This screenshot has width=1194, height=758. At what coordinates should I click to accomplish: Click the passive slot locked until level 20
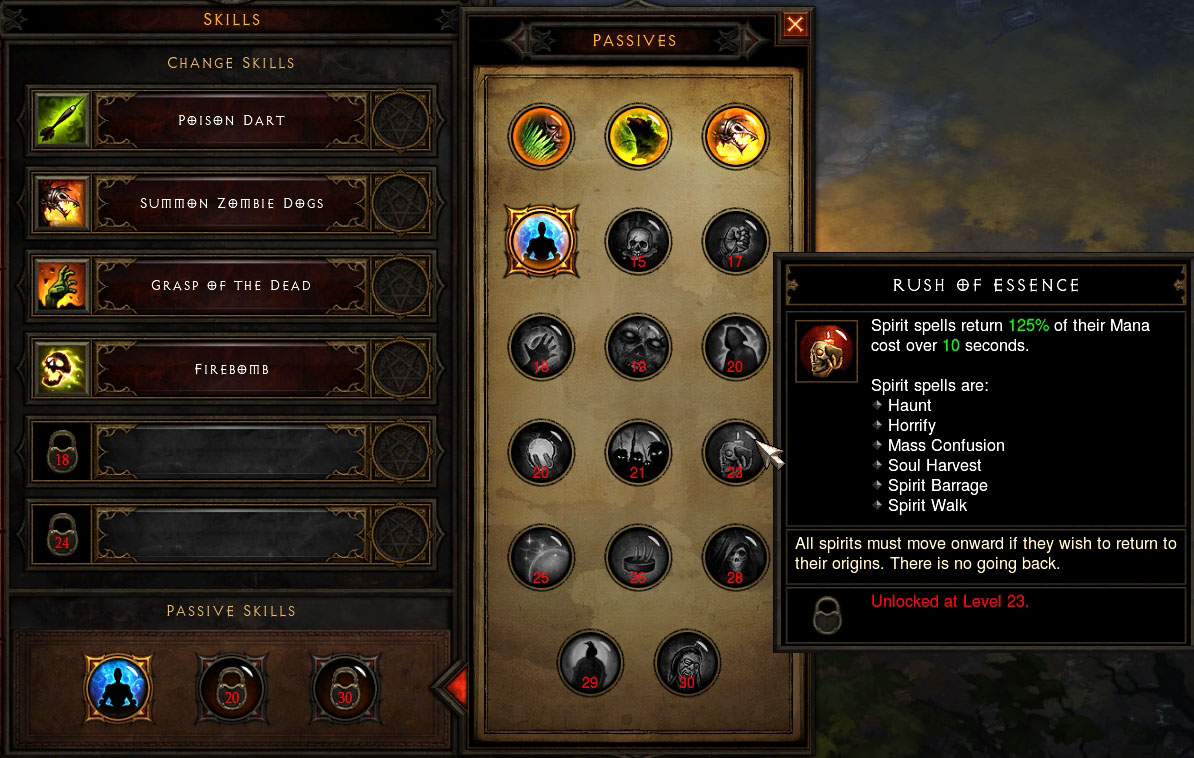tap(231, 687)
